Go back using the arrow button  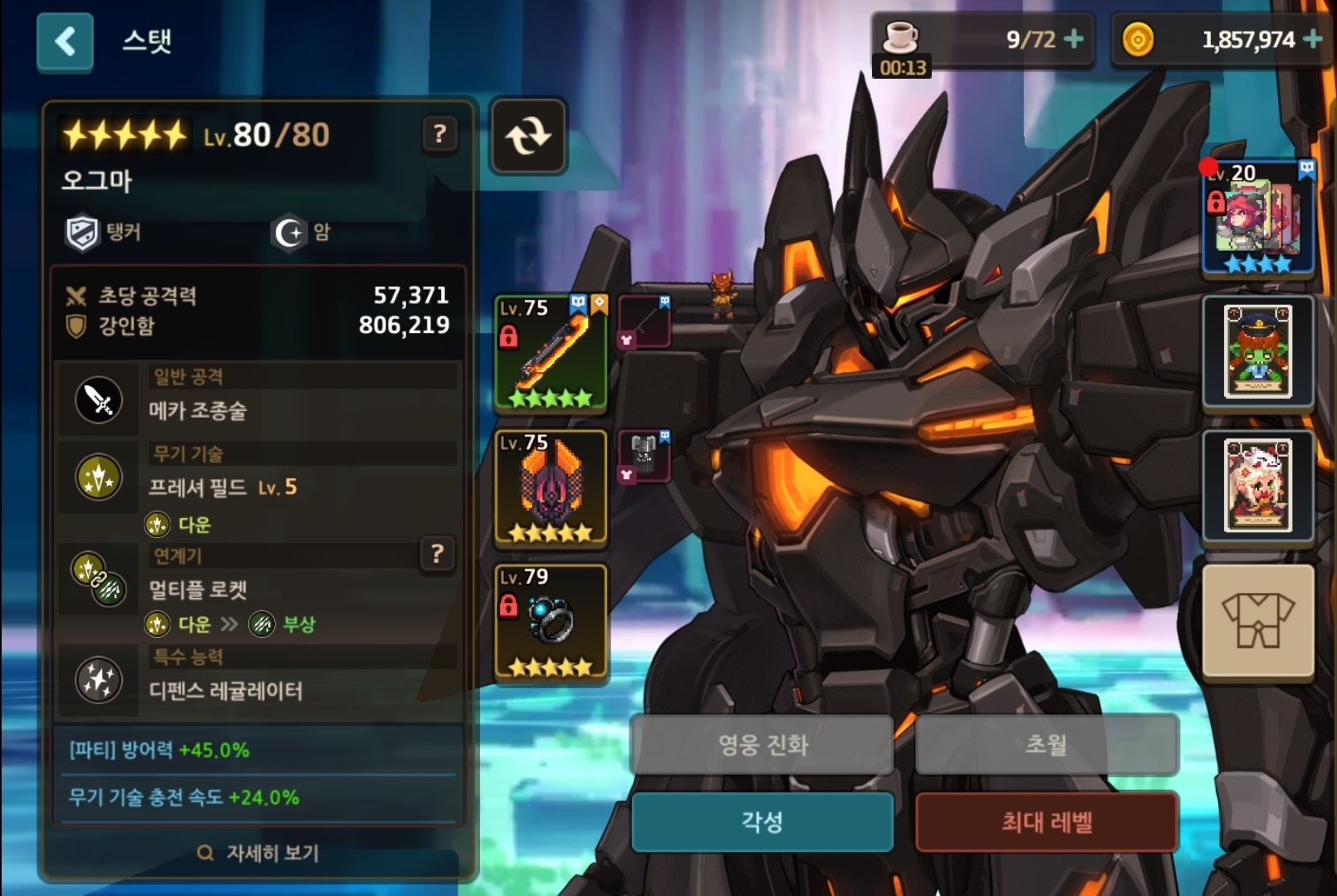pyautogui.click(x=65, y=42)
